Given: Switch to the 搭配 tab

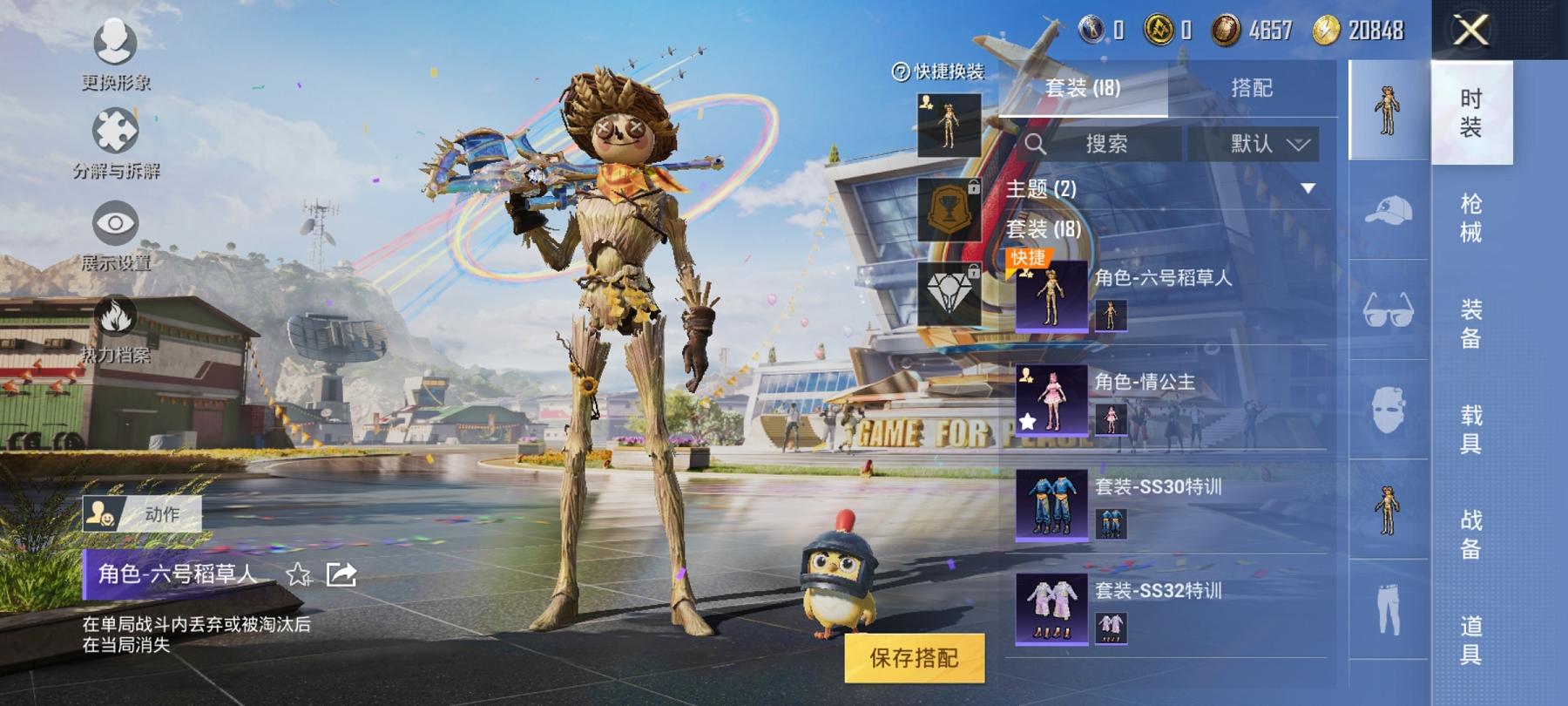Looking at the screenshot, I should pyautogui.click(x=1251, y=88).
